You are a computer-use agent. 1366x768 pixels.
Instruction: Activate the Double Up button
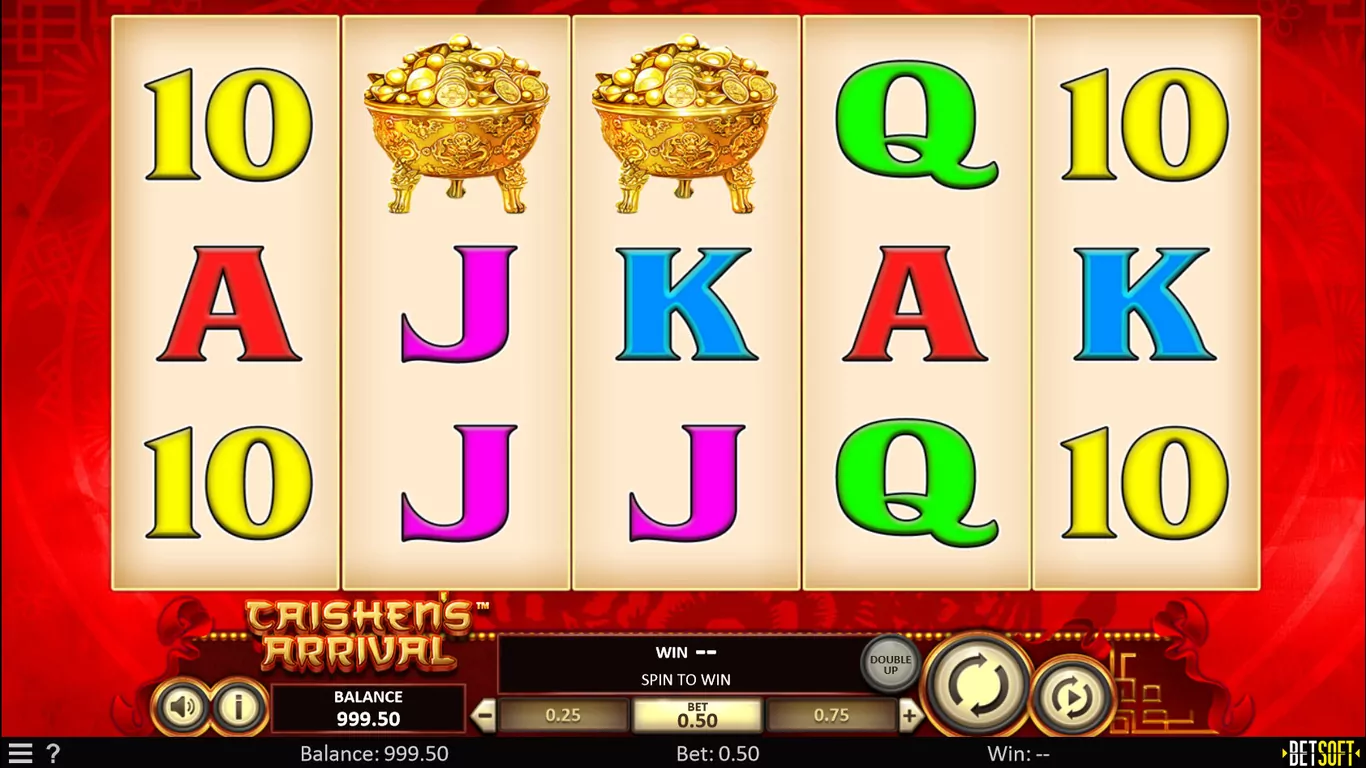coord(890,664)
